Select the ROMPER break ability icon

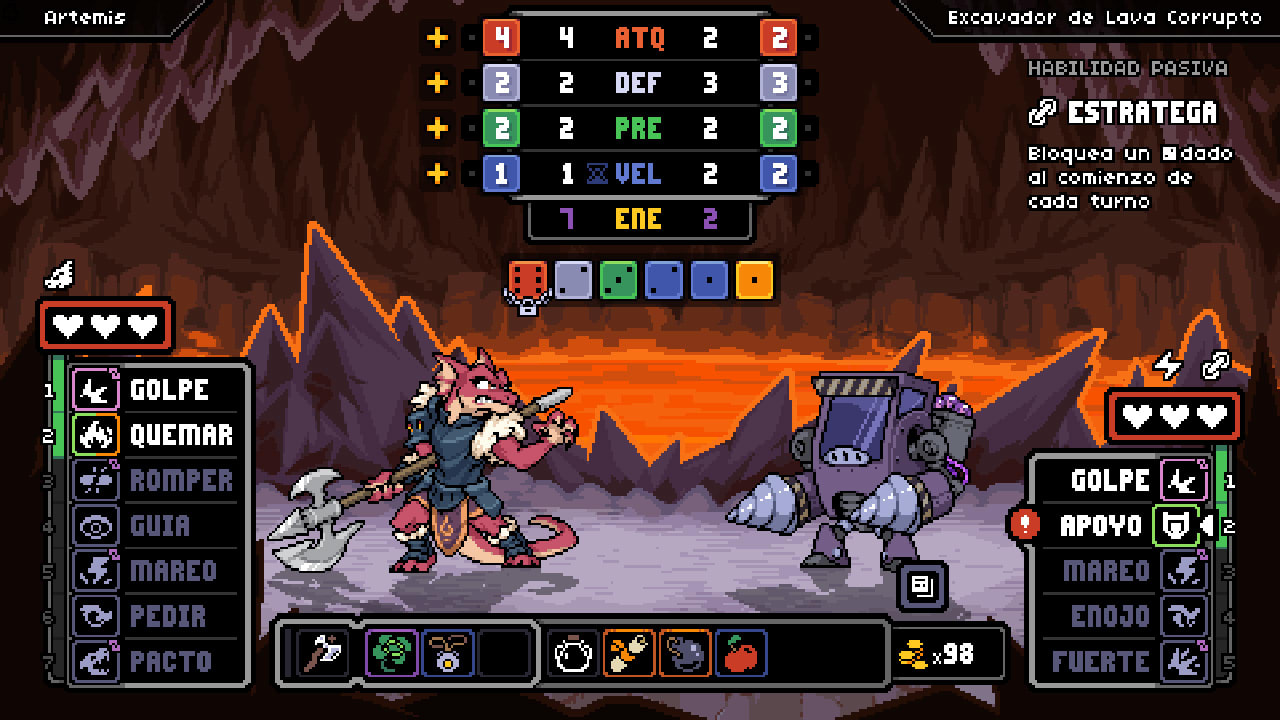coord(95,481)
